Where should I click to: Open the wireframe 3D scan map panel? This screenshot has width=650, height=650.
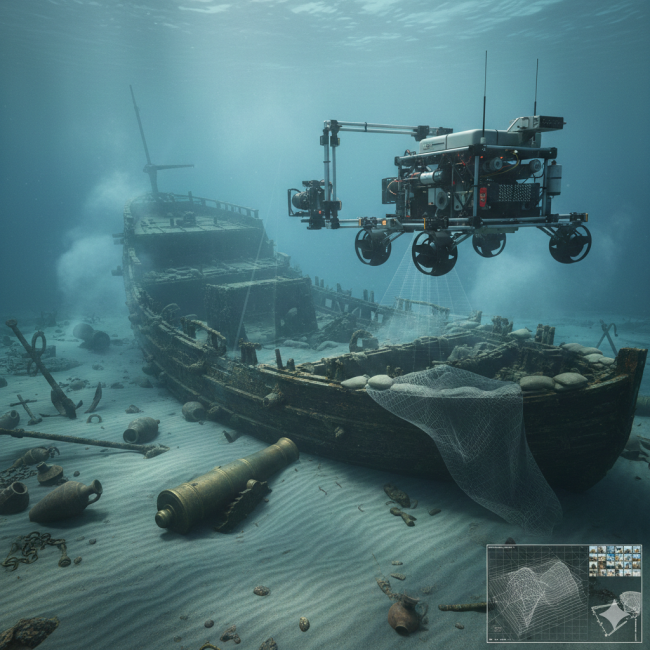pos(535,594)
